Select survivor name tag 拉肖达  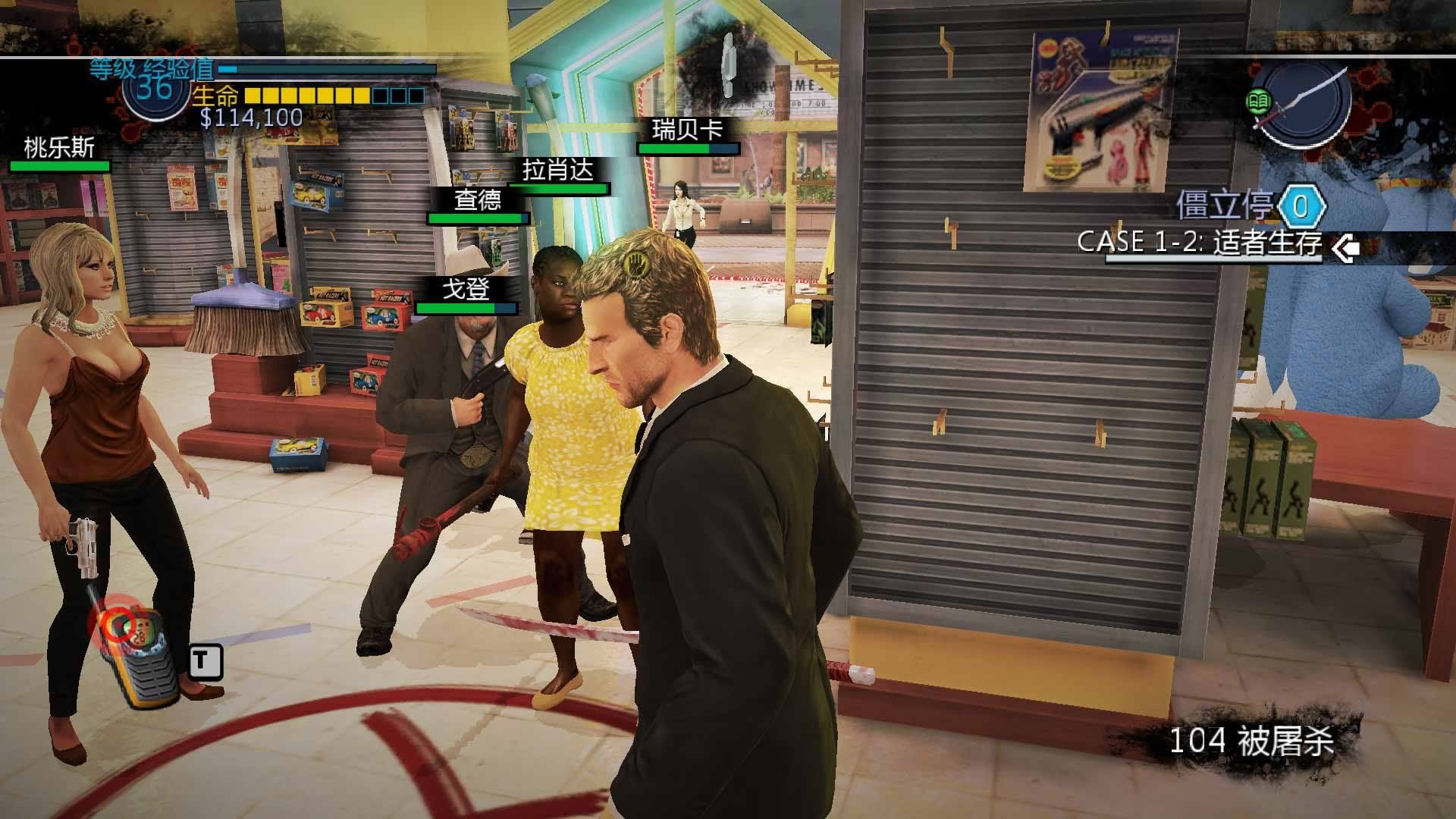point(558,170)
